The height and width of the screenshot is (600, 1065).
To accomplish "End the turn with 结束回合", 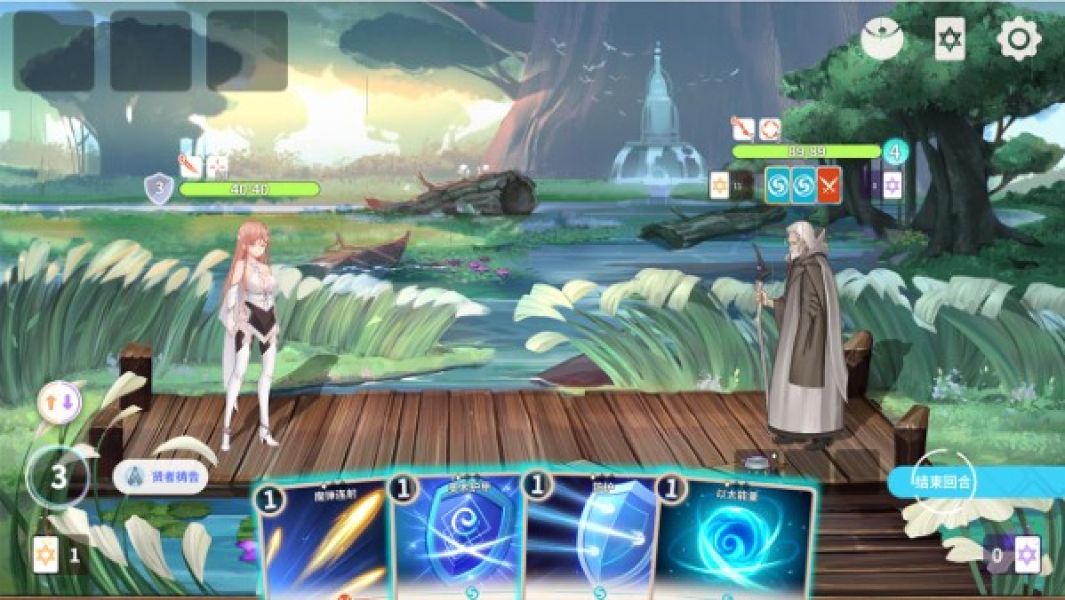I will (944, 481).
